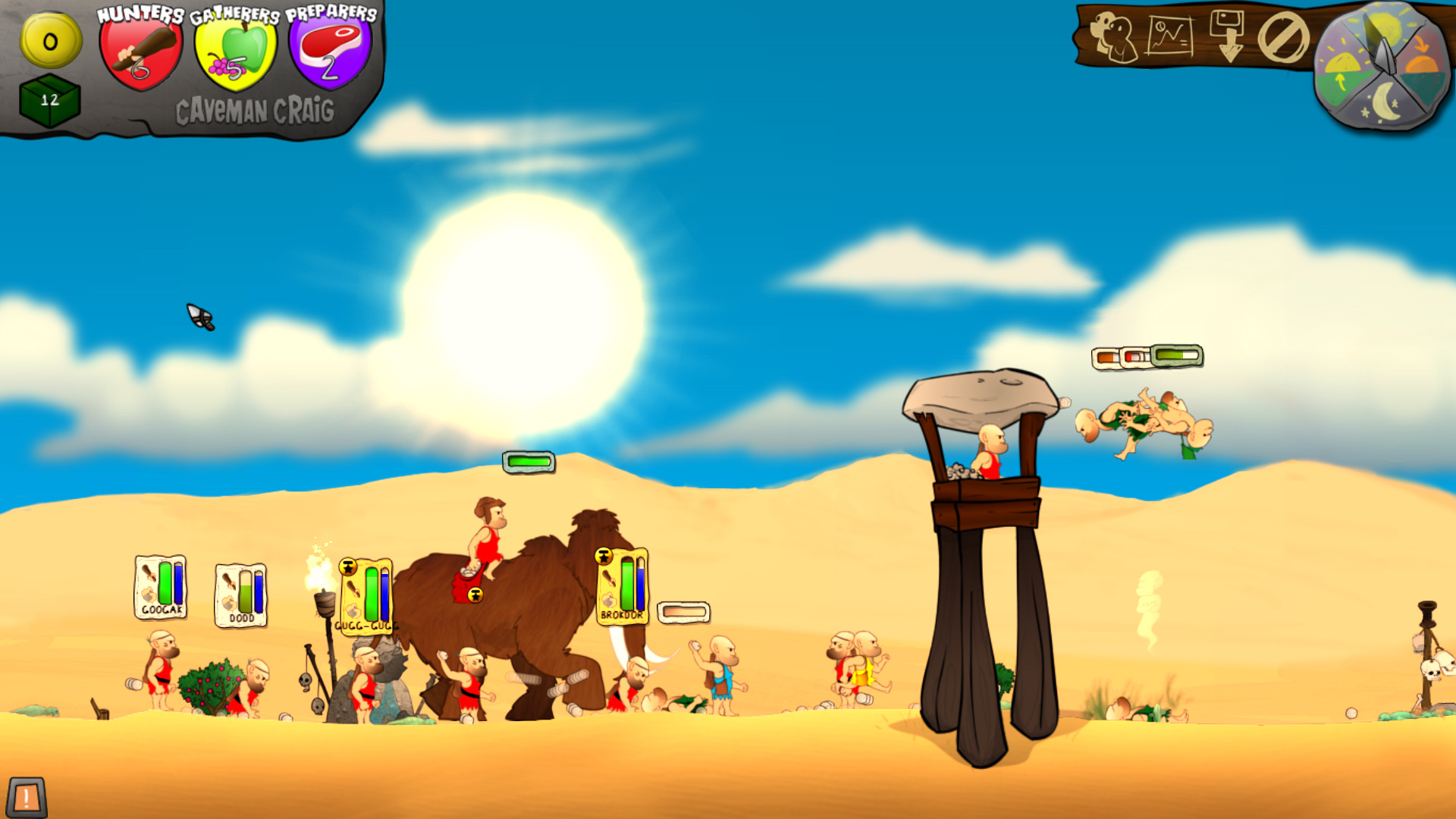Click the mammoth's green health bar
The image size is (1456, 819).
point(528,460)
